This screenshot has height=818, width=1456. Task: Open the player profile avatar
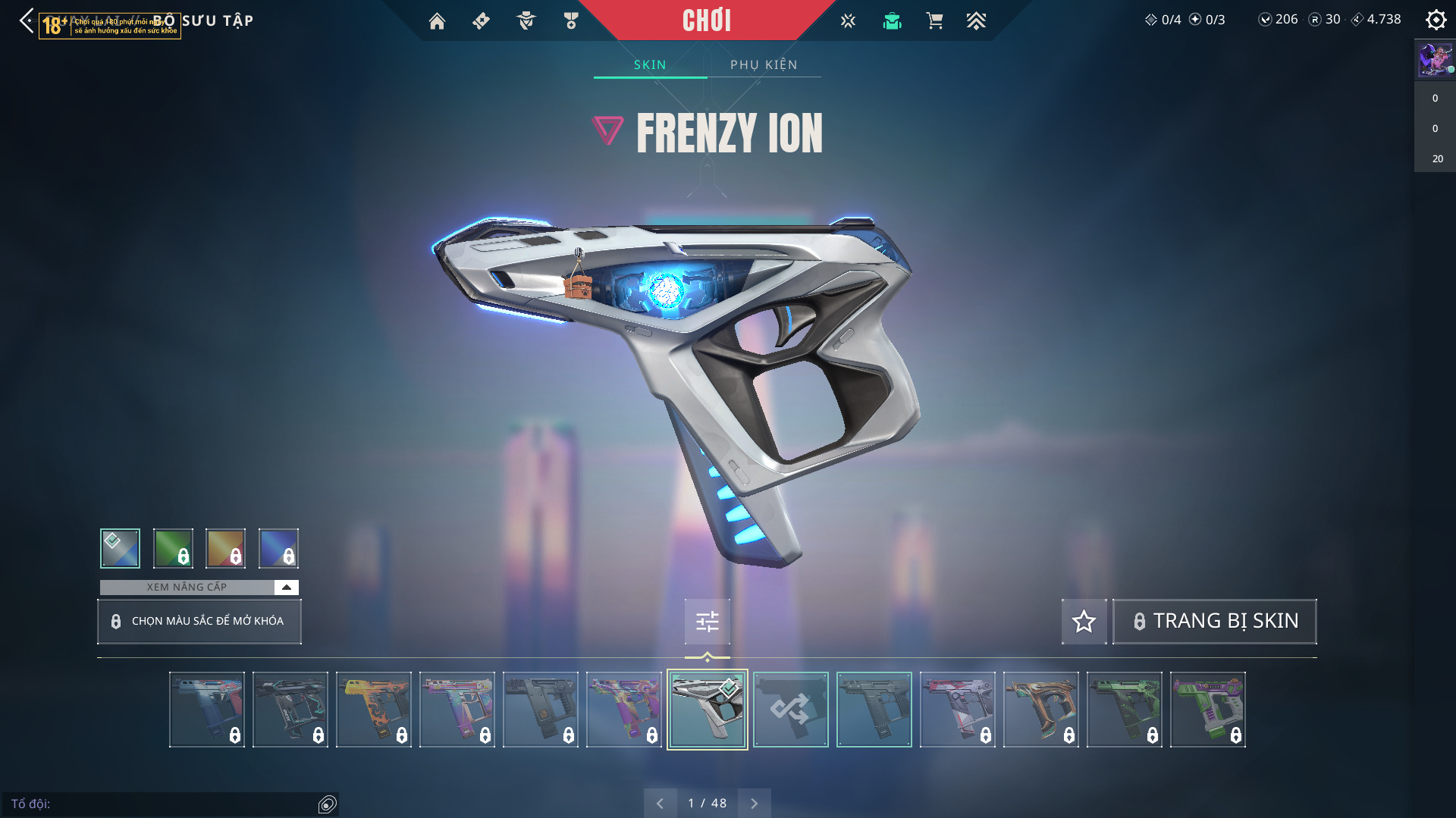point(1435,59)
